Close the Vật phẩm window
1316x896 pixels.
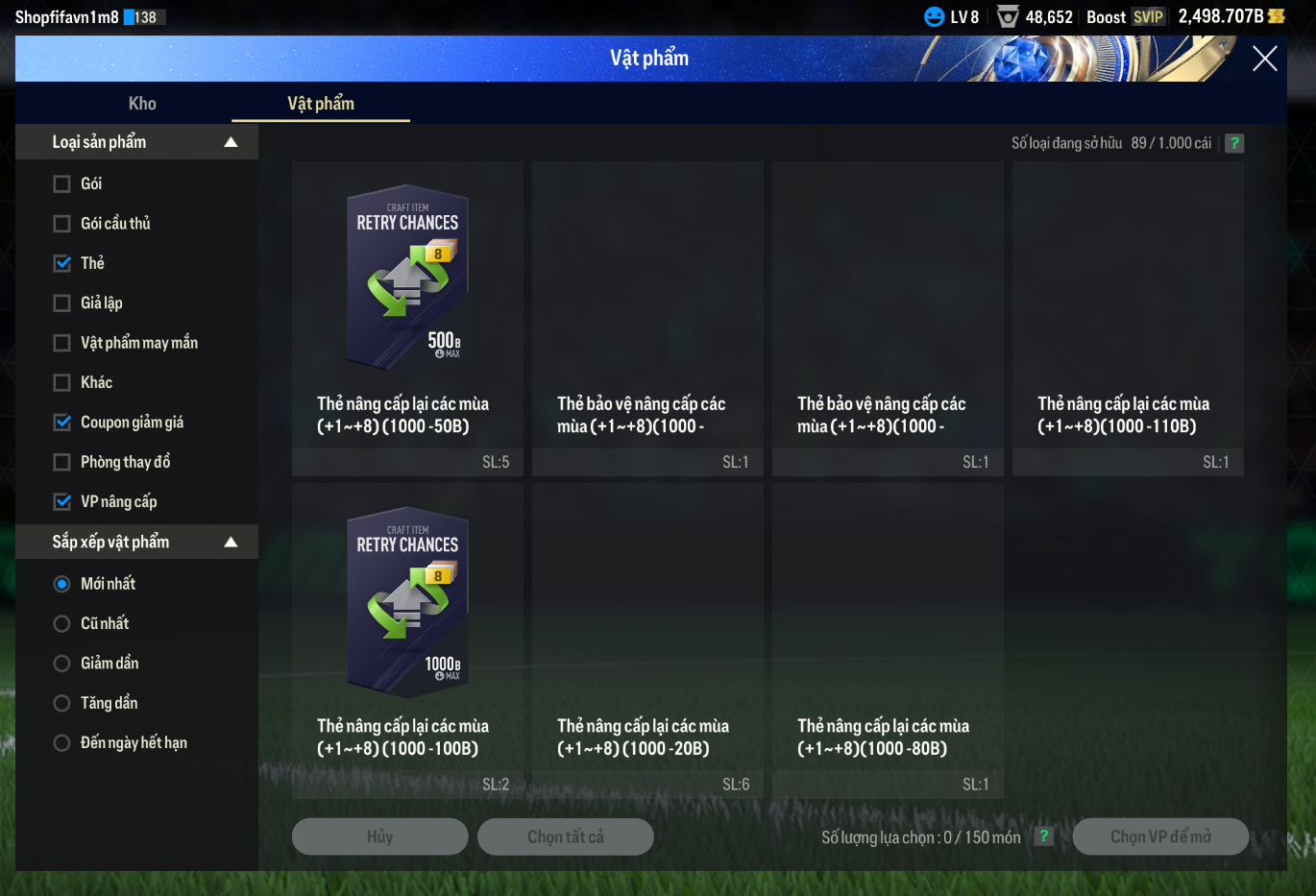coord(1264,59)
